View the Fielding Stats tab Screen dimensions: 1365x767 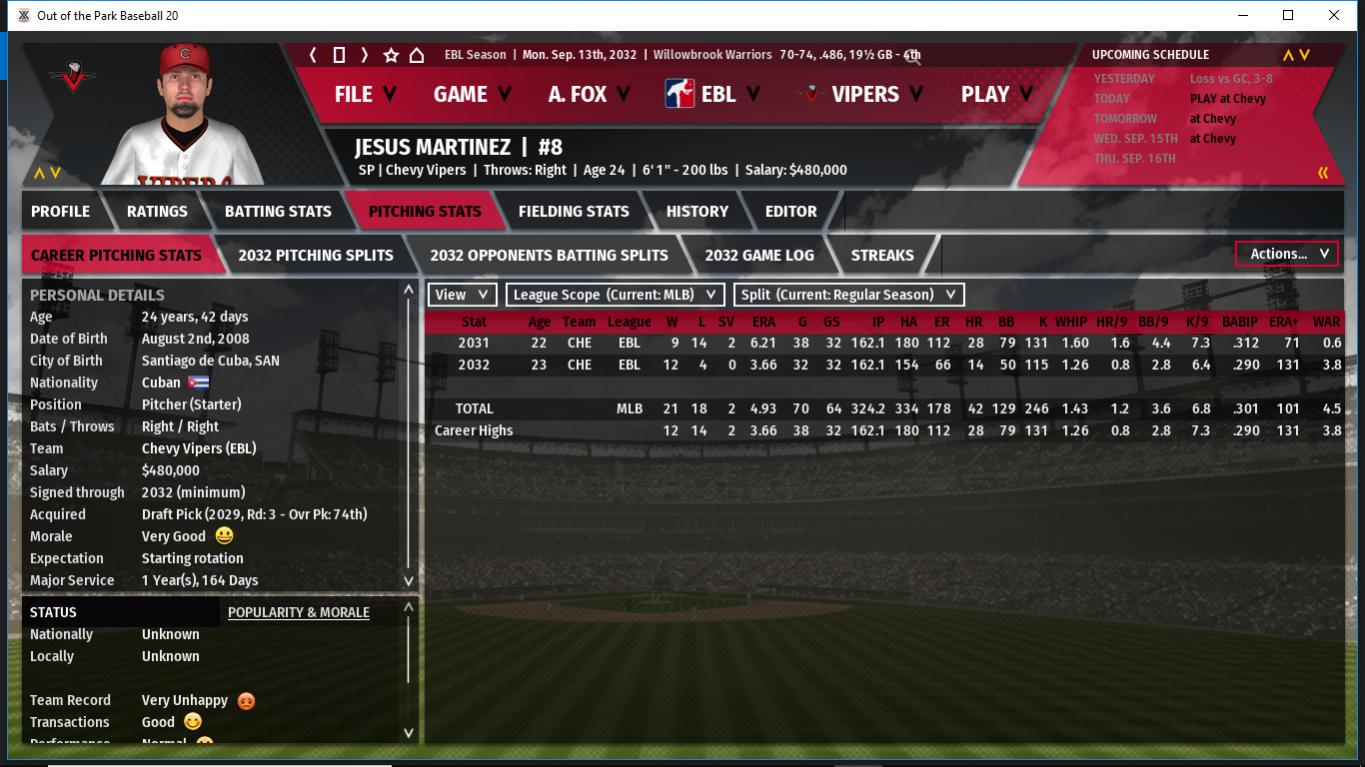point(573,211)
